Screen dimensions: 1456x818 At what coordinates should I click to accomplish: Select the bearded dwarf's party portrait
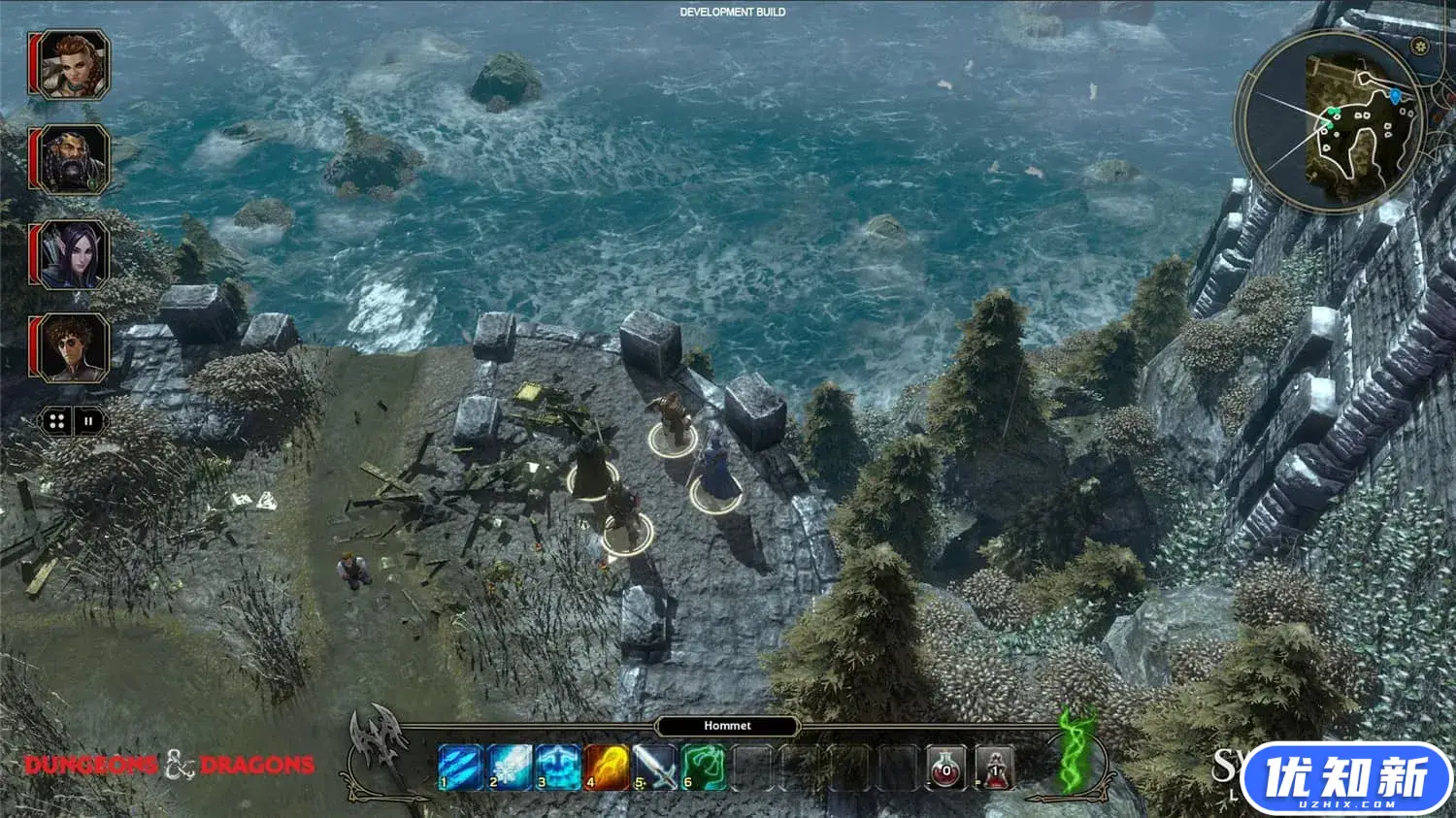(x=69, y=159)
